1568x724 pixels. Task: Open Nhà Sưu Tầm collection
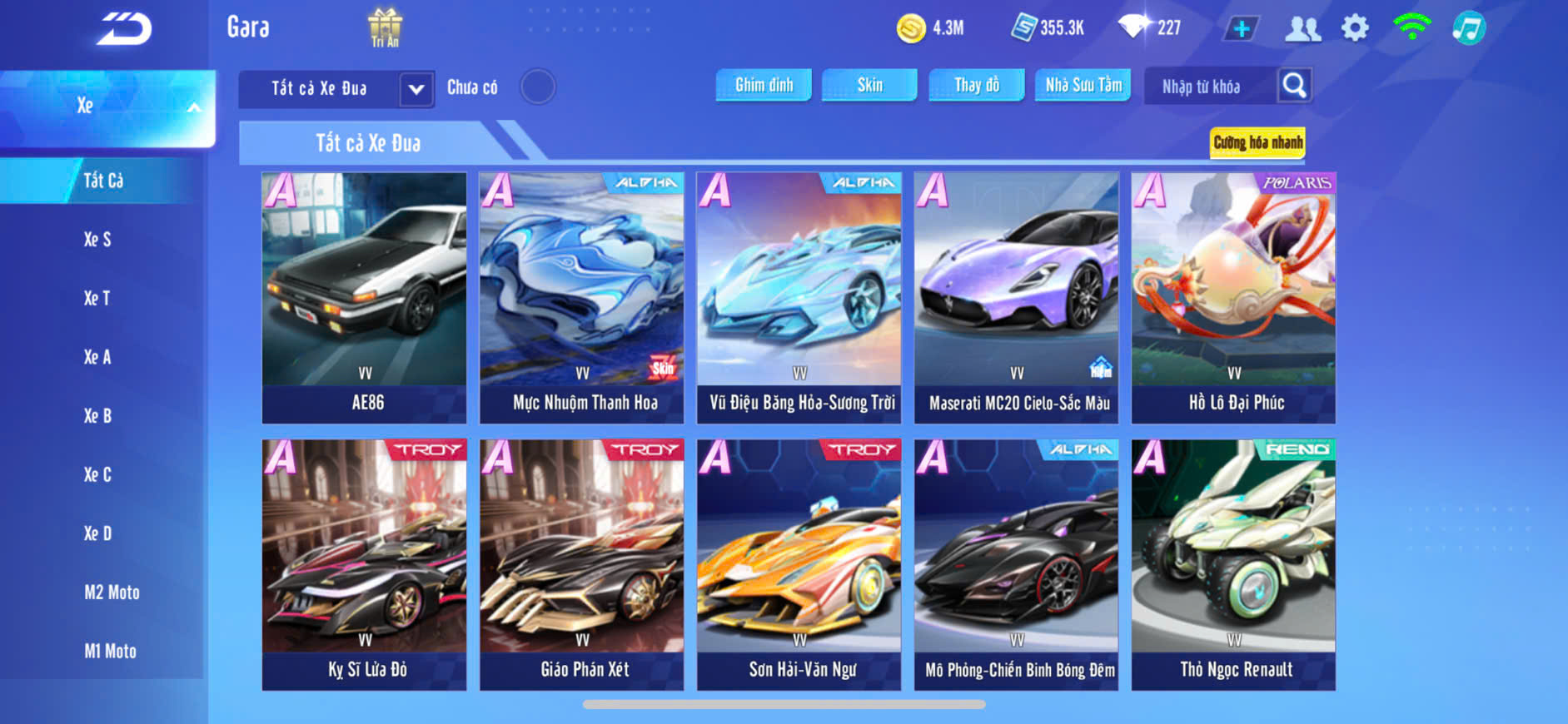coord(1083,86)
